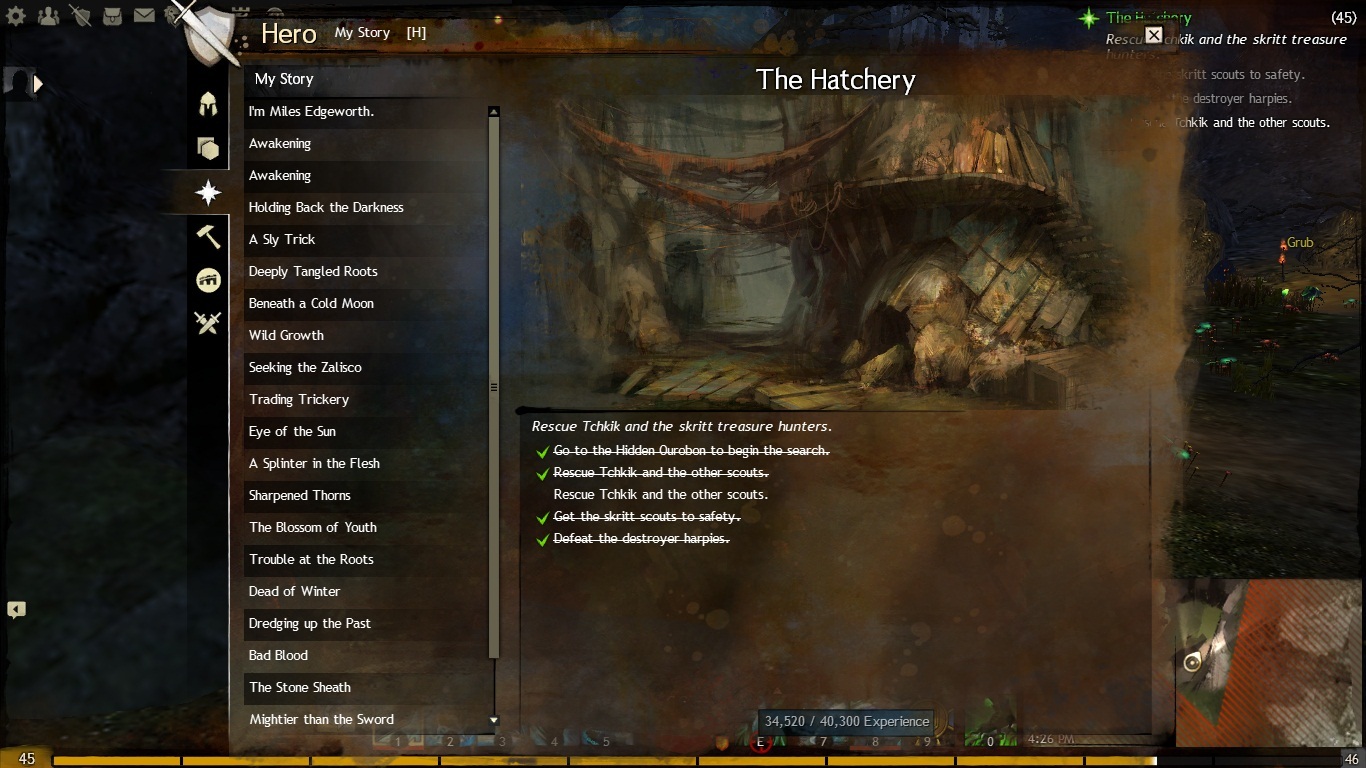Viewport: 1366px width, 768px height.
Task: Expand the party portrait arrow
Action: tap(39, 84)
